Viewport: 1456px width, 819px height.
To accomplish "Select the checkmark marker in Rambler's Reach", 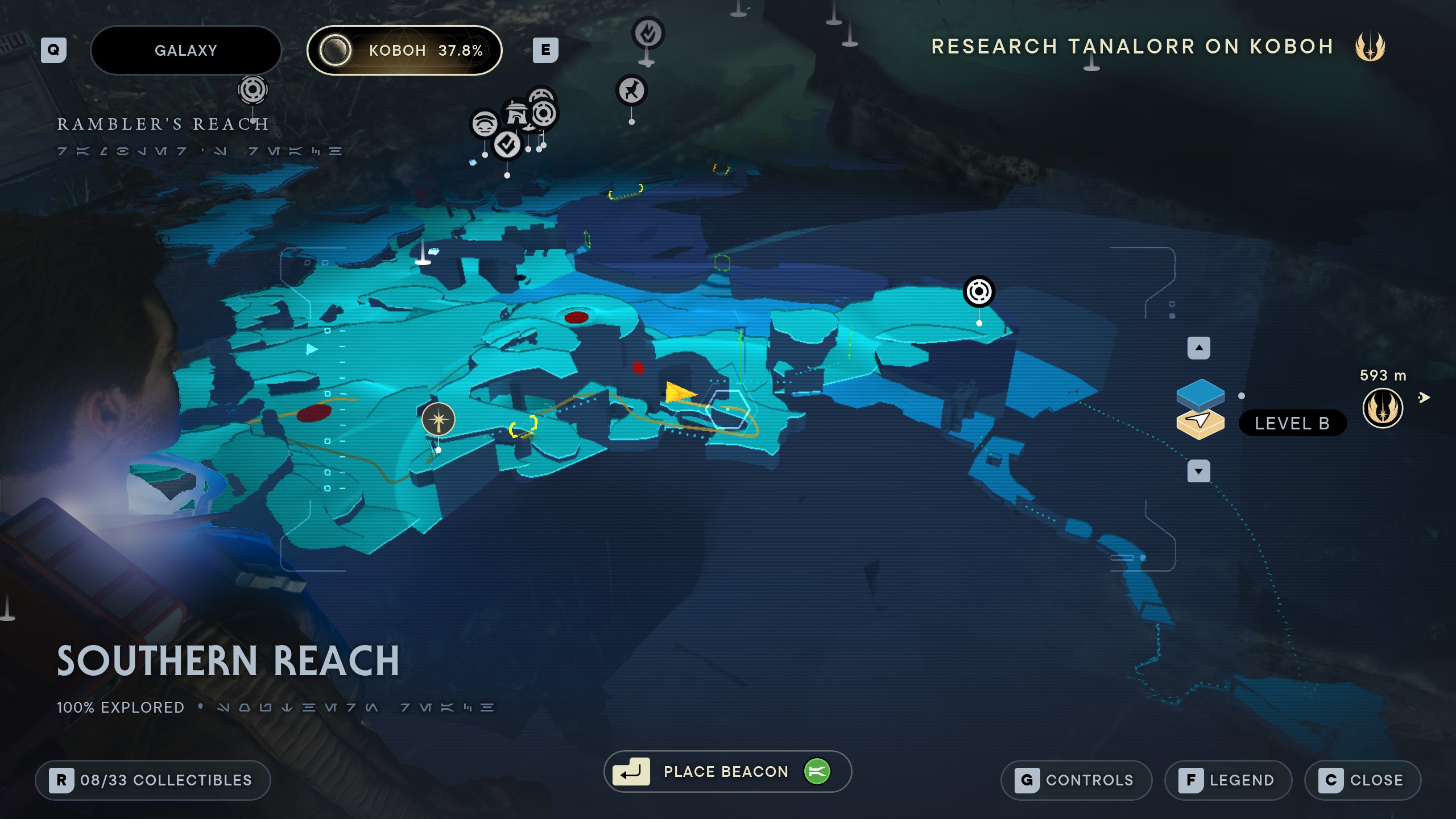I will (x=507, y=146).
